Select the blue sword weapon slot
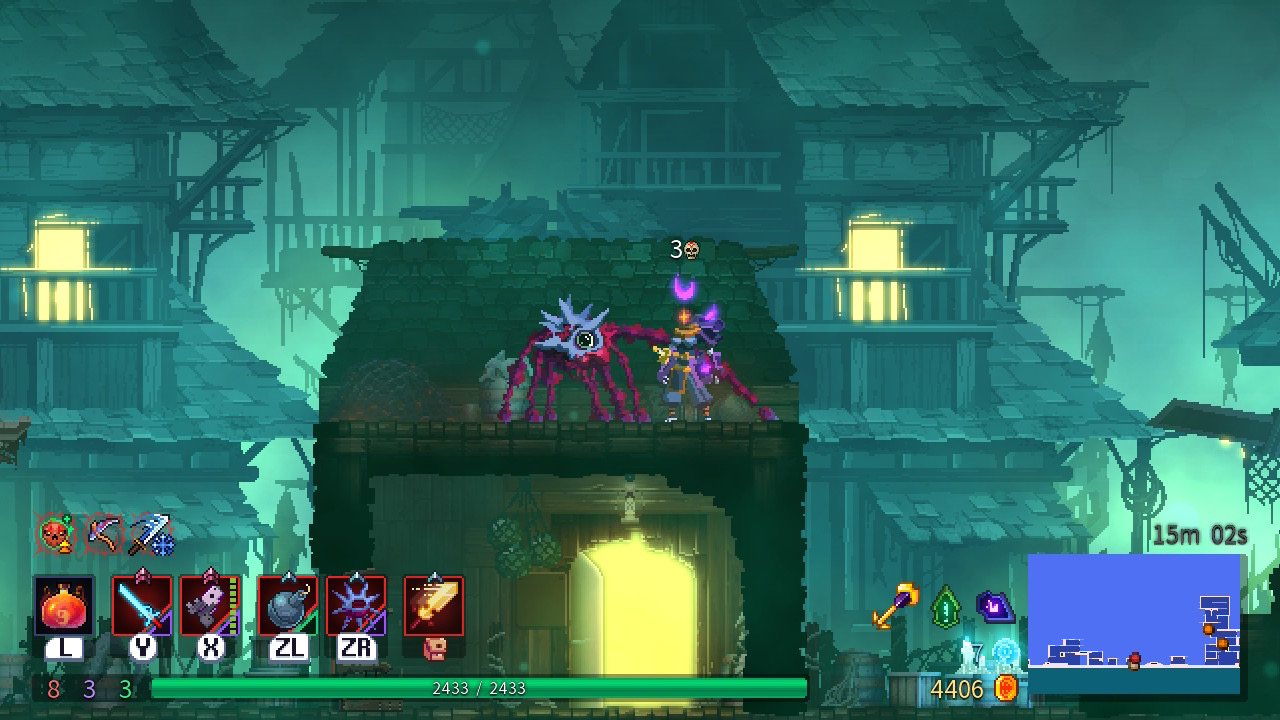 tap(142, 606)
